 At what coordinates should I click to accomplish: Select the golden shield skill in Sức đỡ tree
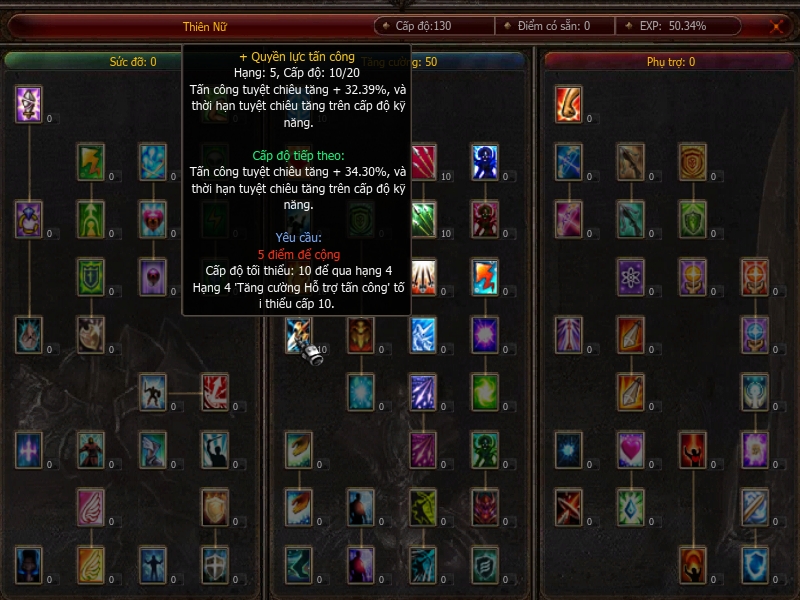click(215, 507)
